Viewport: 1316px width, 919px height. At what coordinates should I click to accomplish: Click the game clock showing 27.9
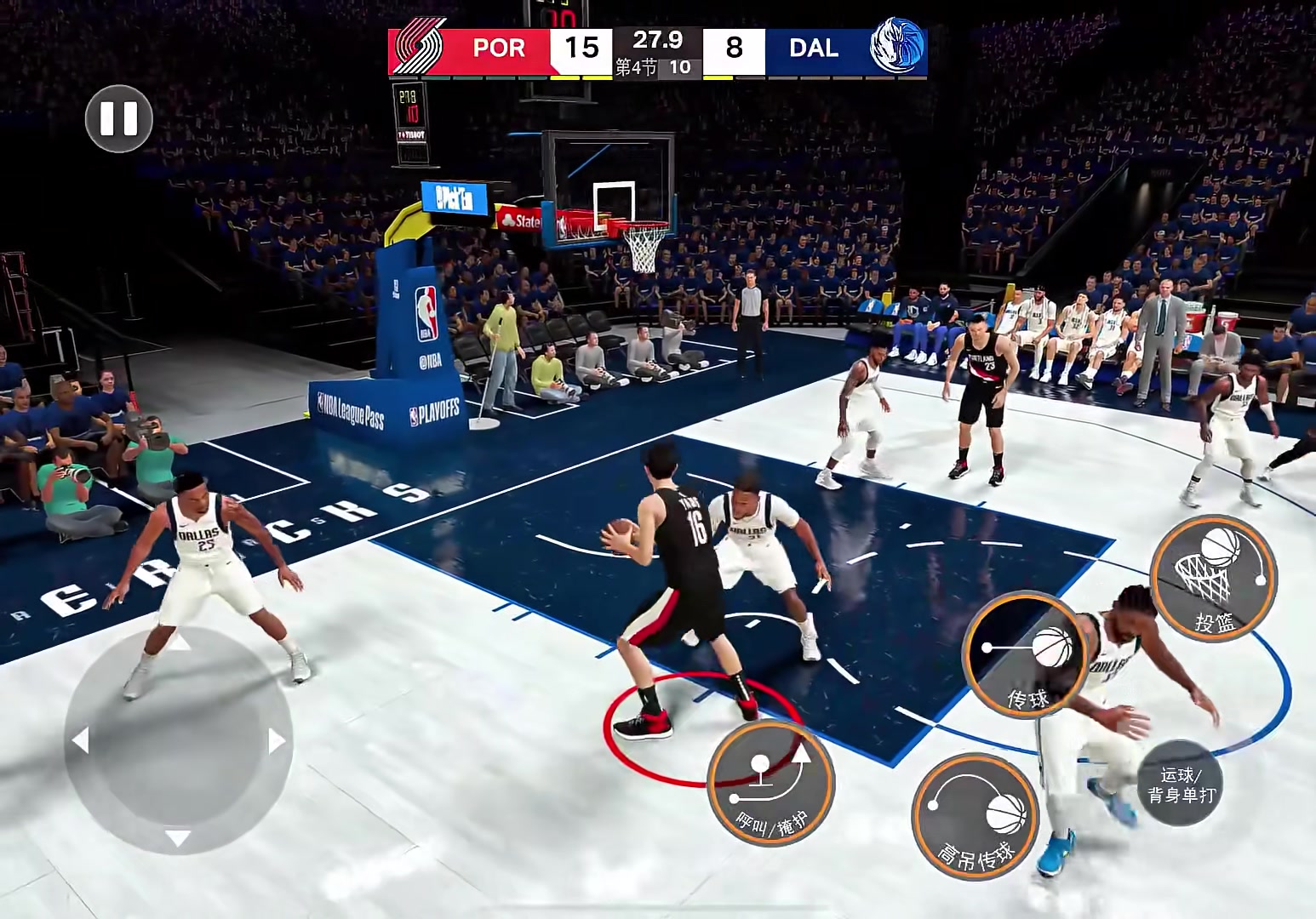point(657,41)
